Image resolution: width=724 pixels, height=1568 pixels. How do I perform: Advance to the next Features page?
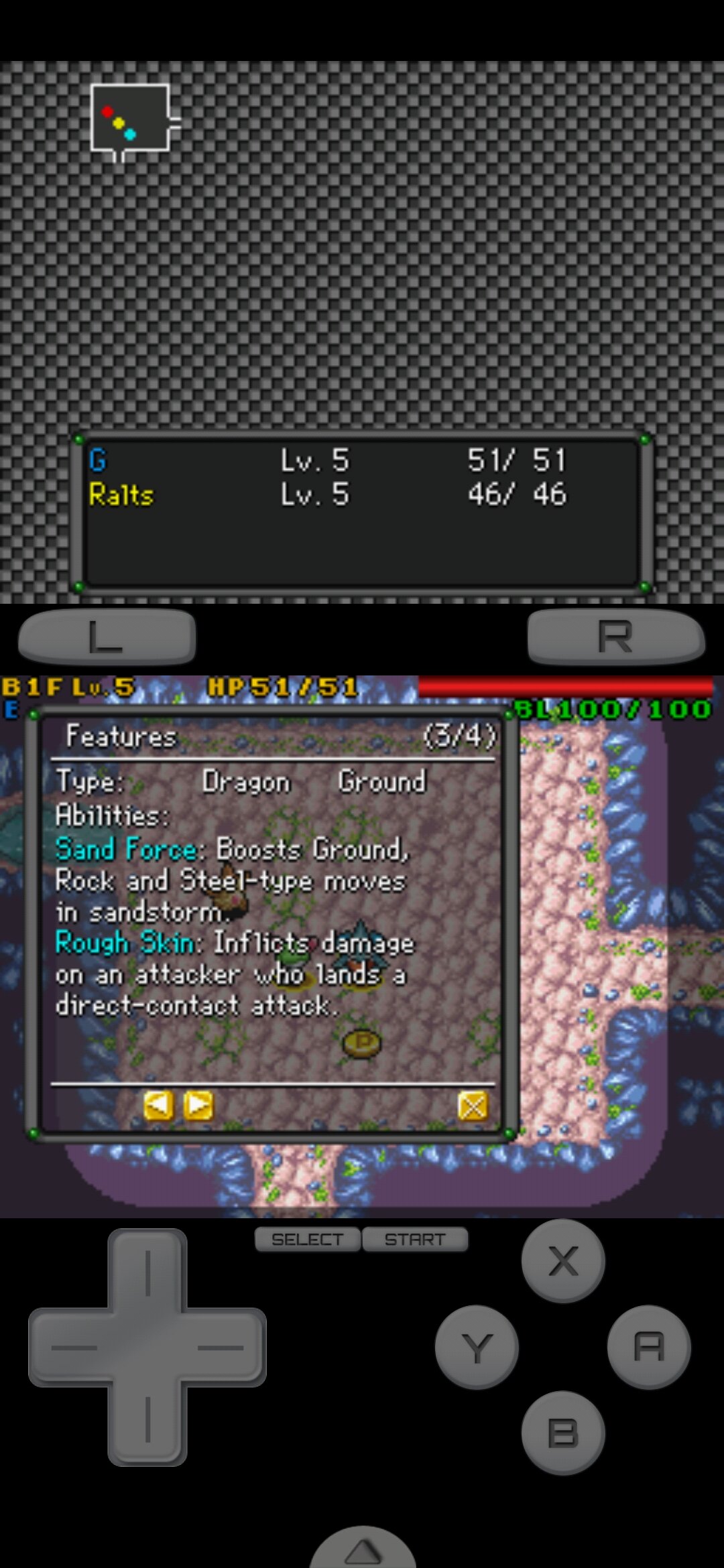(199, 1106)
